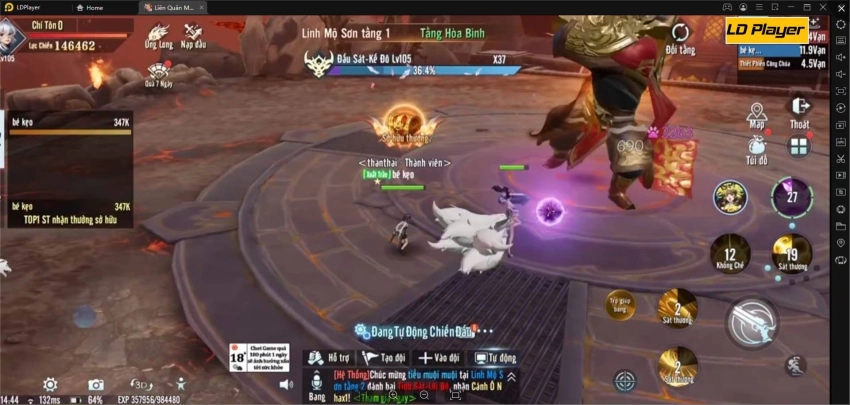The height and width of the screenshot is (405, 850).
Task: Open the Map icon
Action: (x=756, y=114)
